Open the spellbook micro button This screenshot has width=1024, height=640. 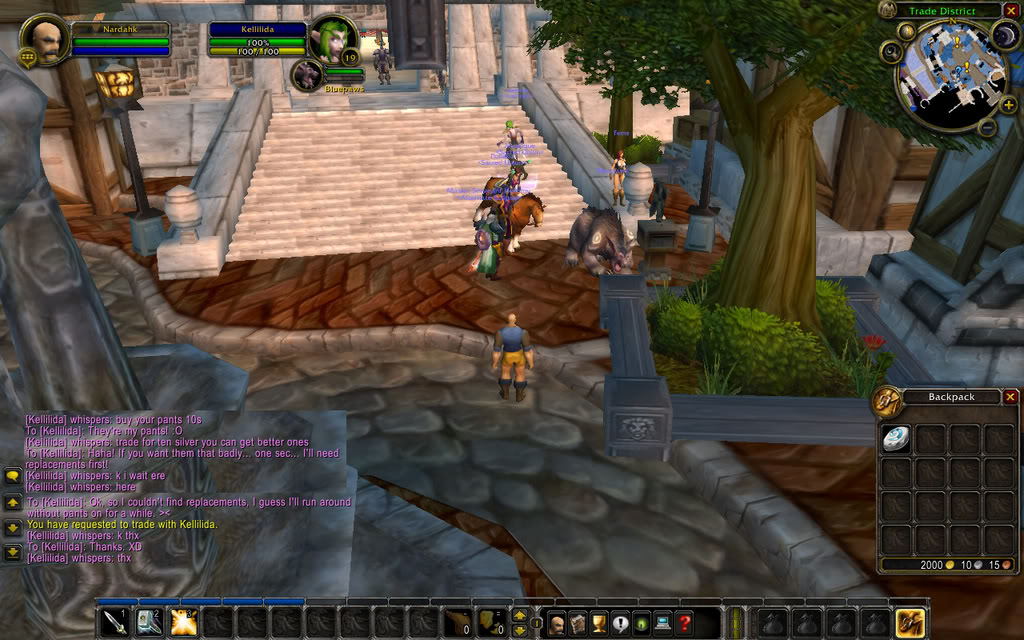pyautogui.click(x=578, y=623)
